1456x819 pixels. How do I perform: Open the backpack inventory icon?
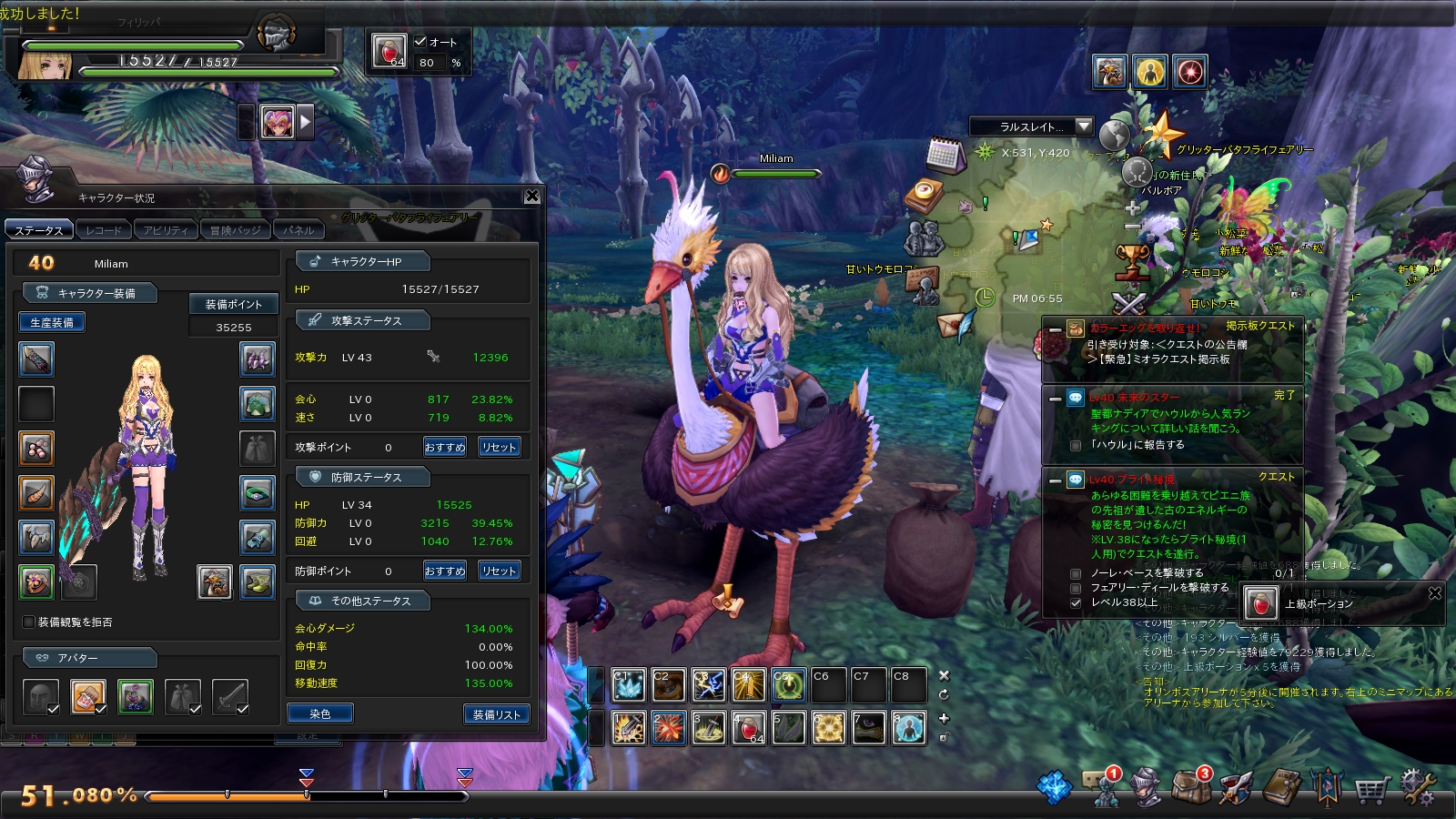pos(1190,788)
